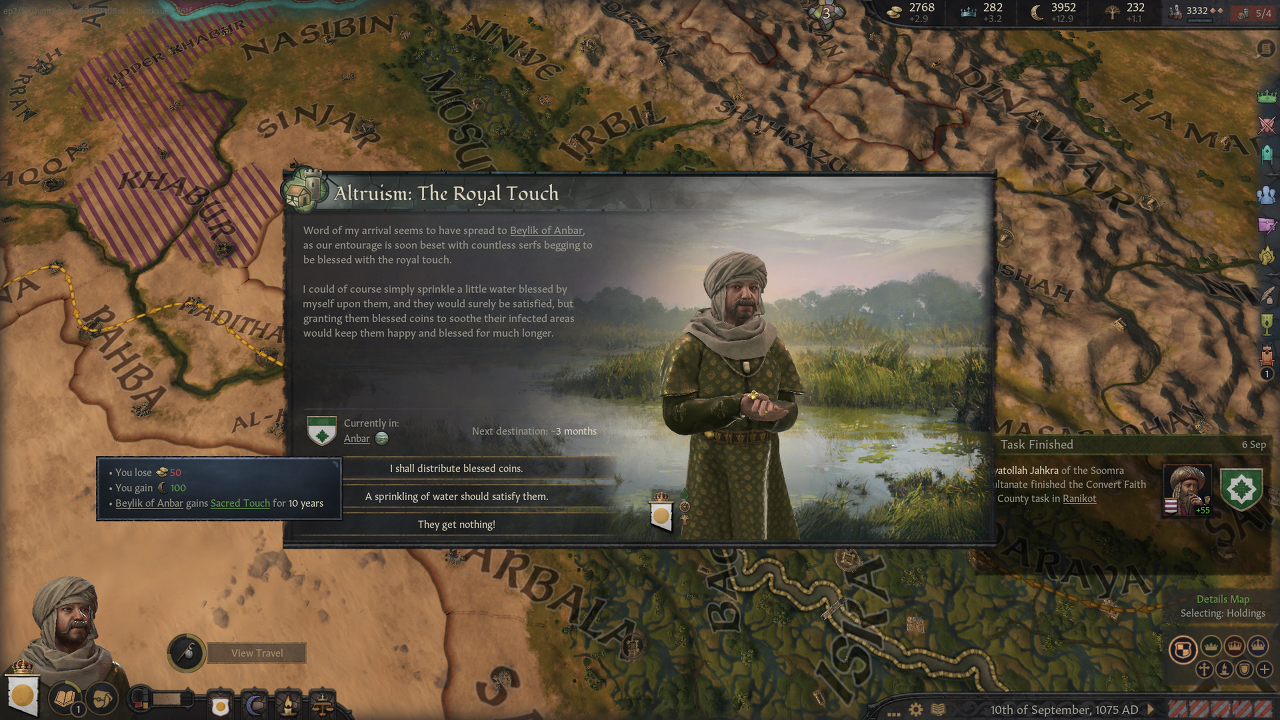Viewport: 1280px width, 720px height.
Task: Open the council people icon in sidebar
Action: (x=1267, y=194)
